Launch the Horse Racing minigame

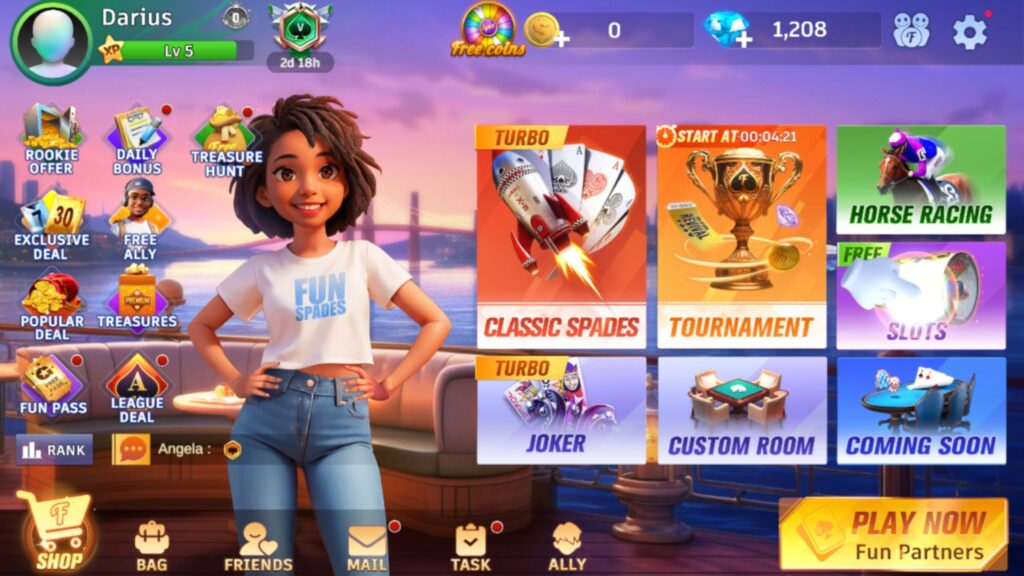[920, 180]
